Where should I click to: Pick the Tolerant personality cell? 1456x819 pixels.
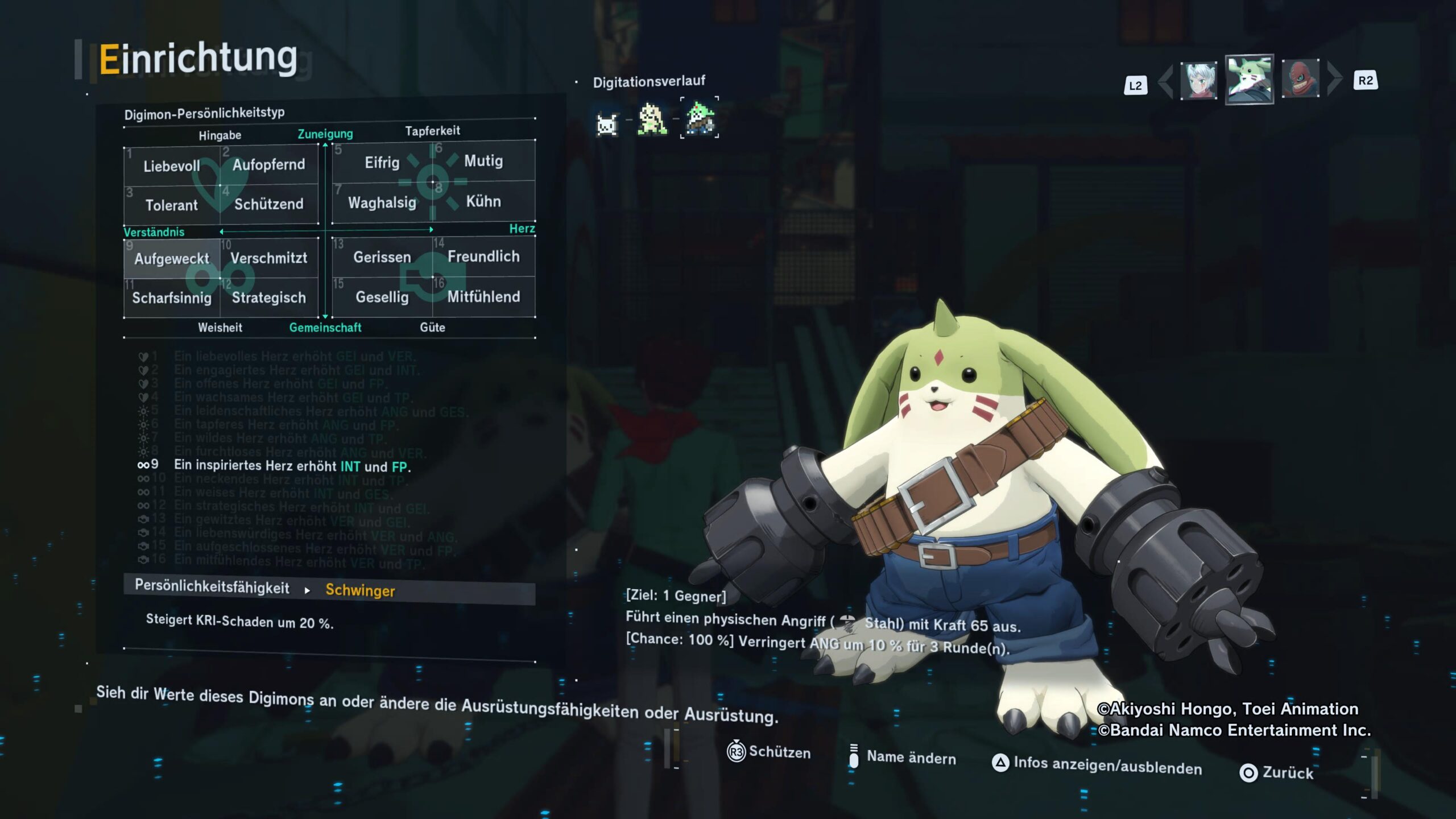(172, 205)
